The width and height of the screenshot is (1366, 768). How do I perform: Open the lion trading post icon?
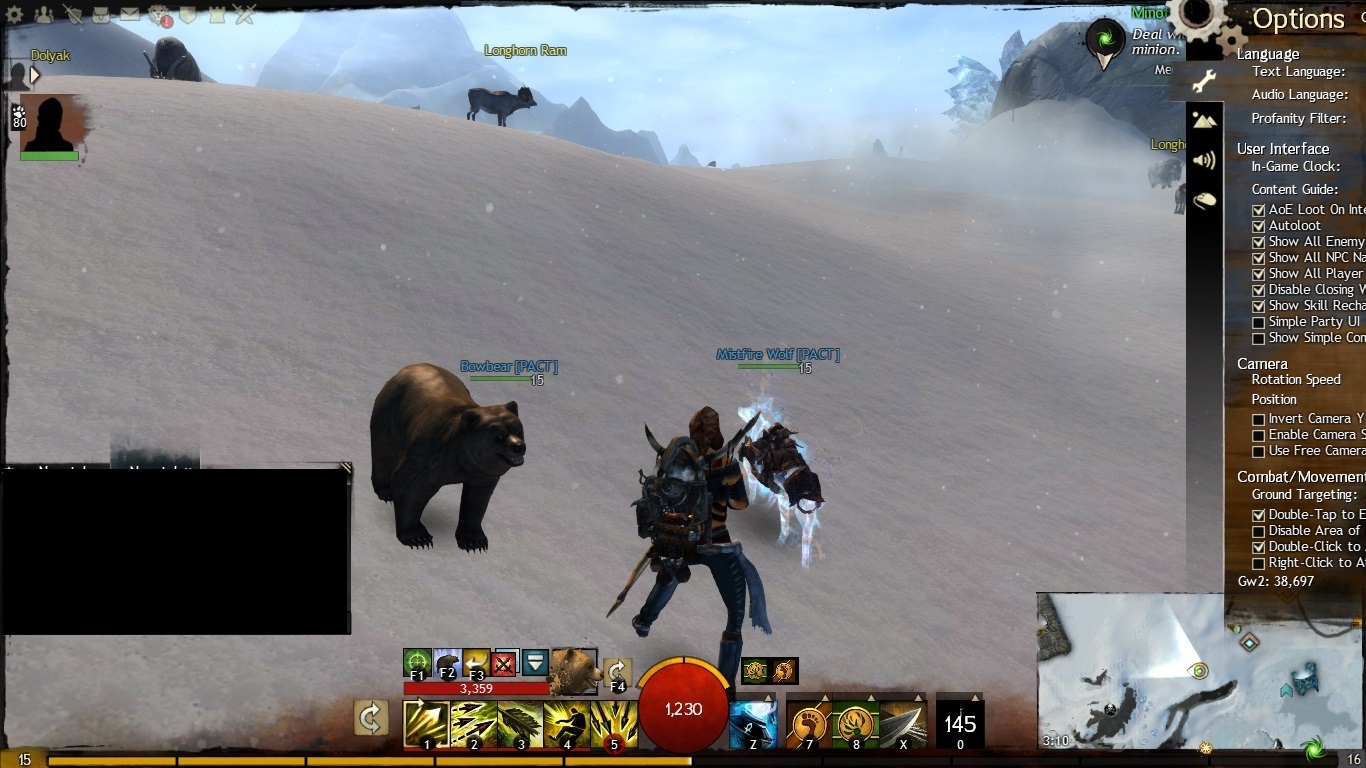159,15
